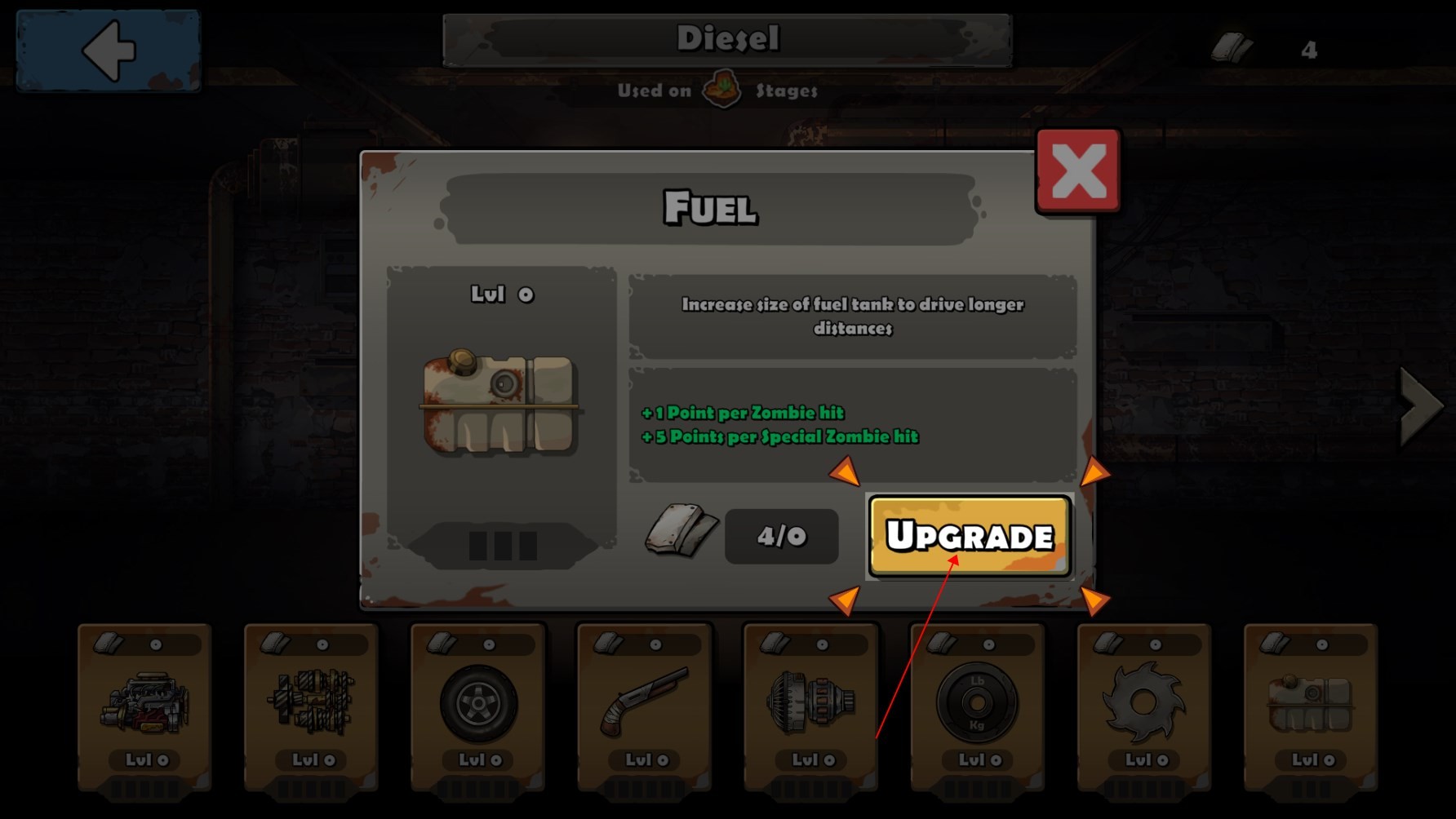Click the yellow Upgrade button
Viewport: 1456px width, 819px height.
point(970,536)
